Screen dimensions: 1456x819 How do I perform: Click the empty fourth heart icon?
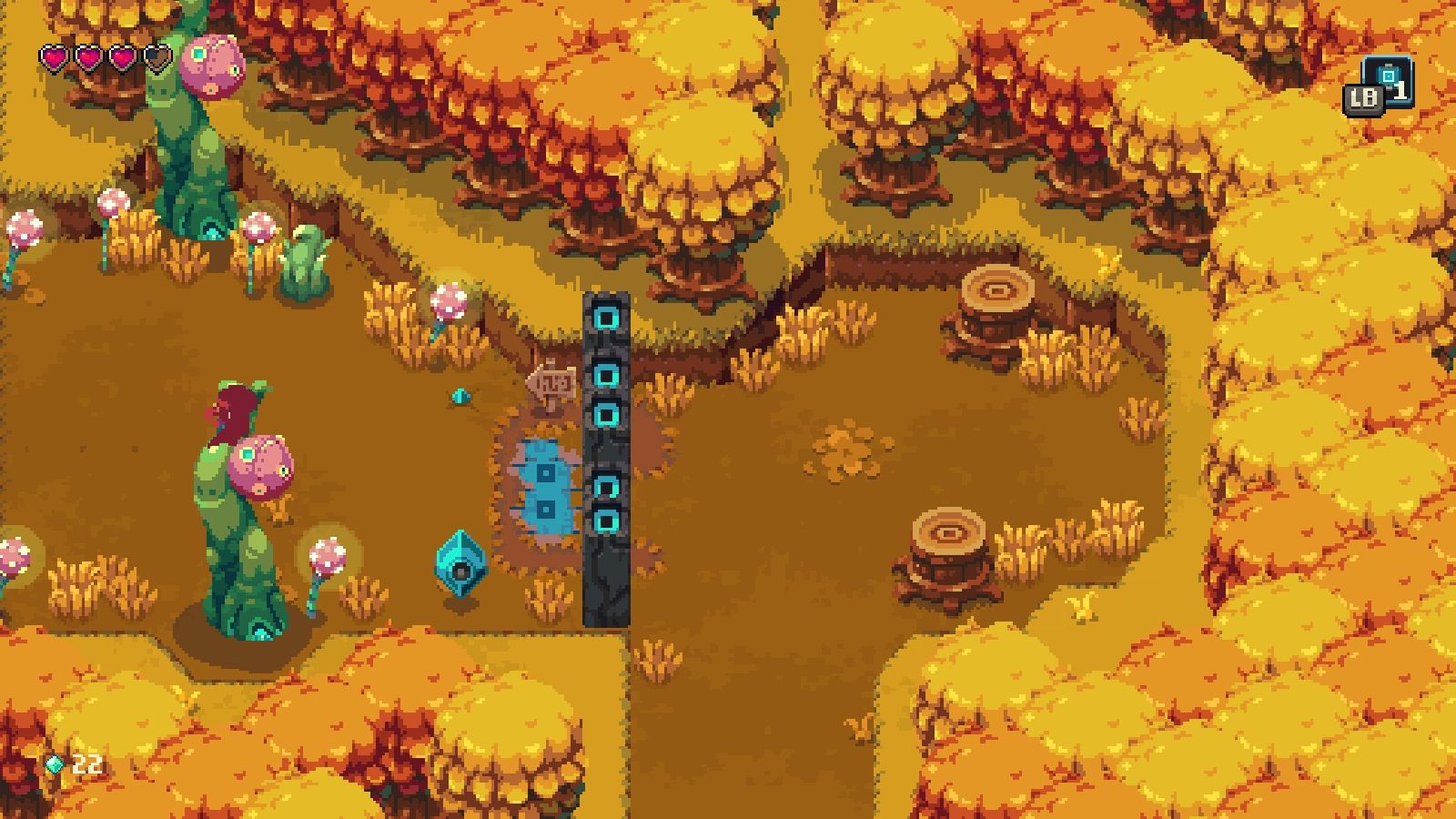[x=155, y=56]
